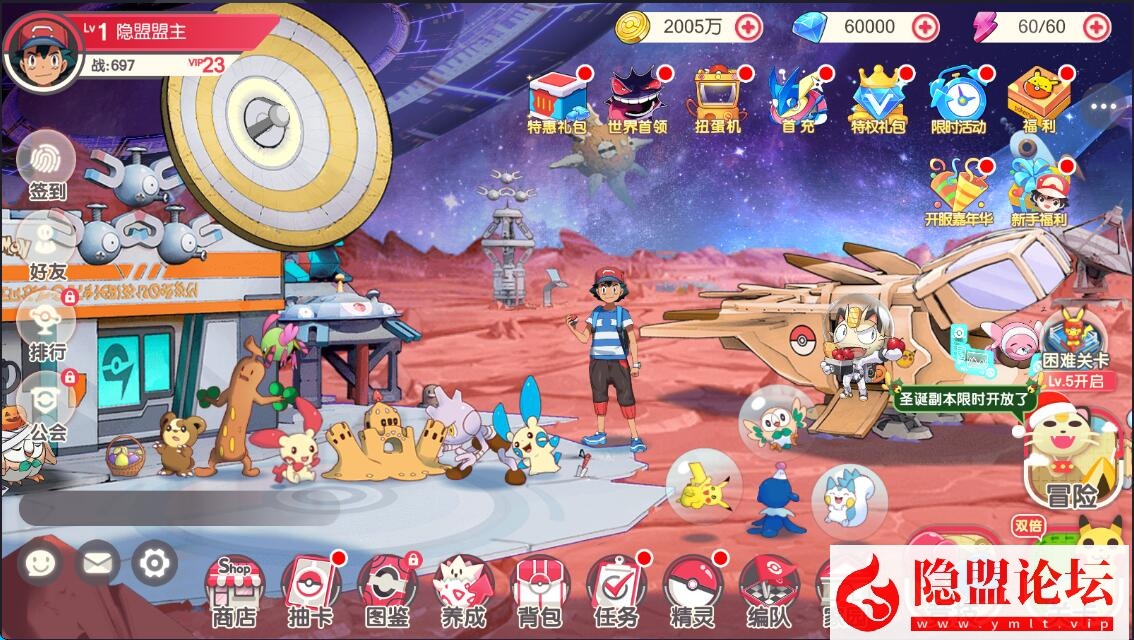Open the 养成 training menu

click(463, 589)
